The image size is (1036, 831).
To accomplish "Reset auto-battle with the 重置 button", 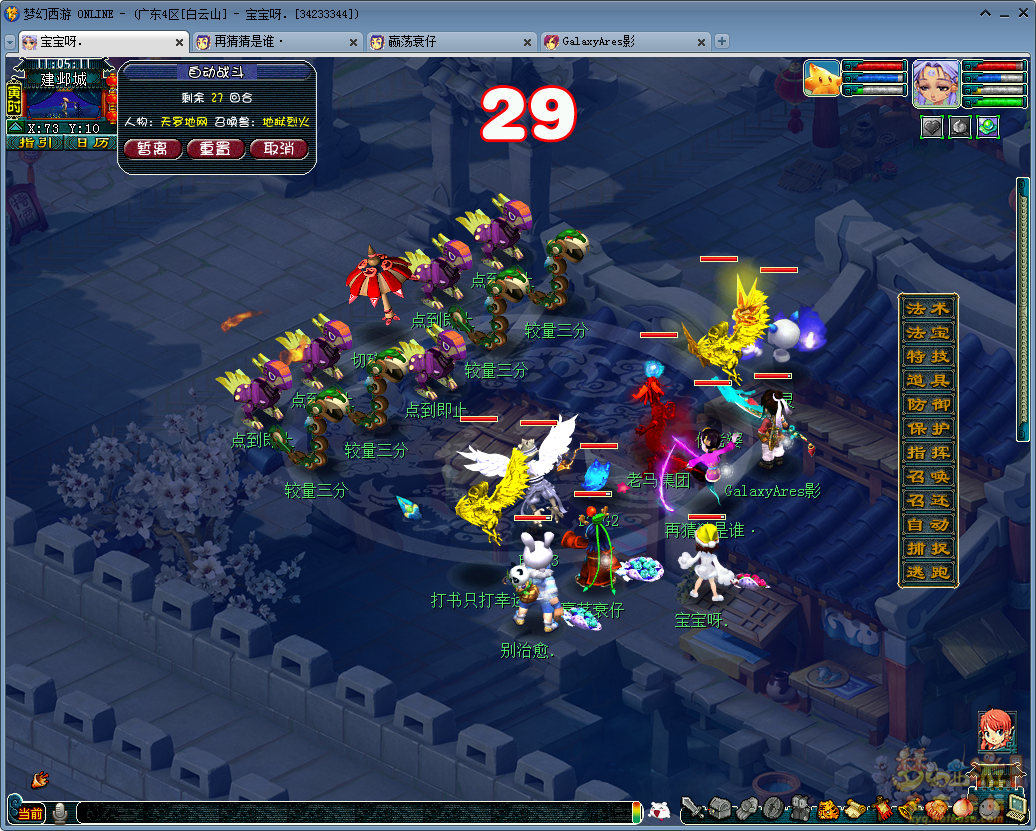I will click(216, 149).
